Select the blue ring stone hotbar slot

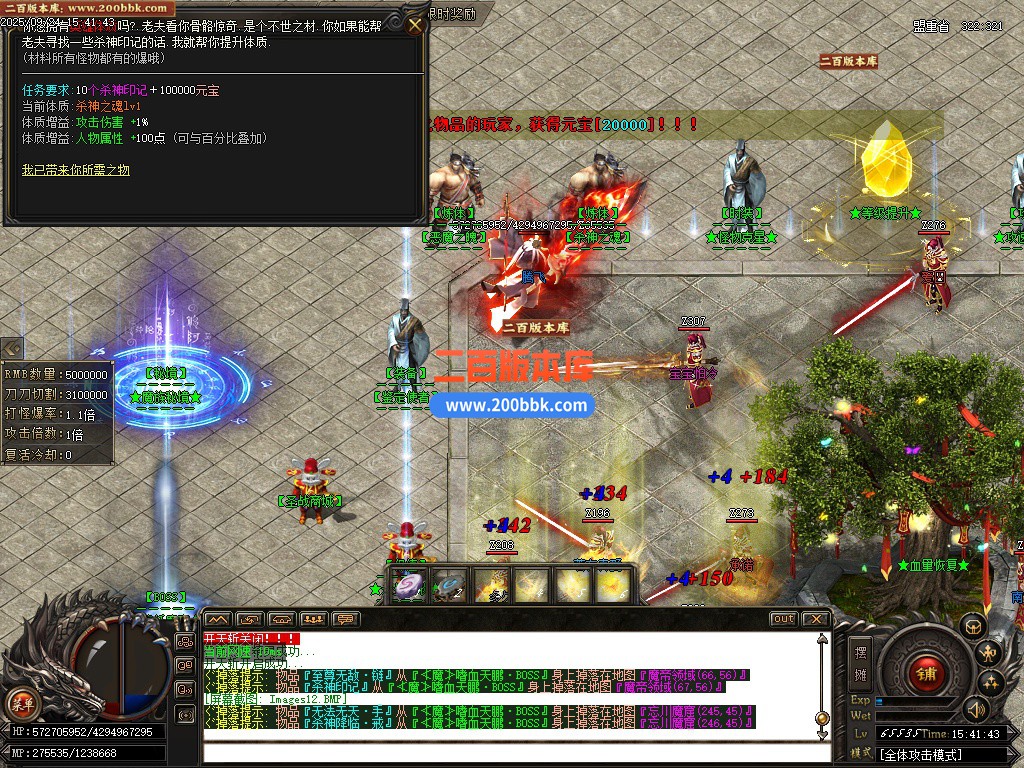pos(450,586)
